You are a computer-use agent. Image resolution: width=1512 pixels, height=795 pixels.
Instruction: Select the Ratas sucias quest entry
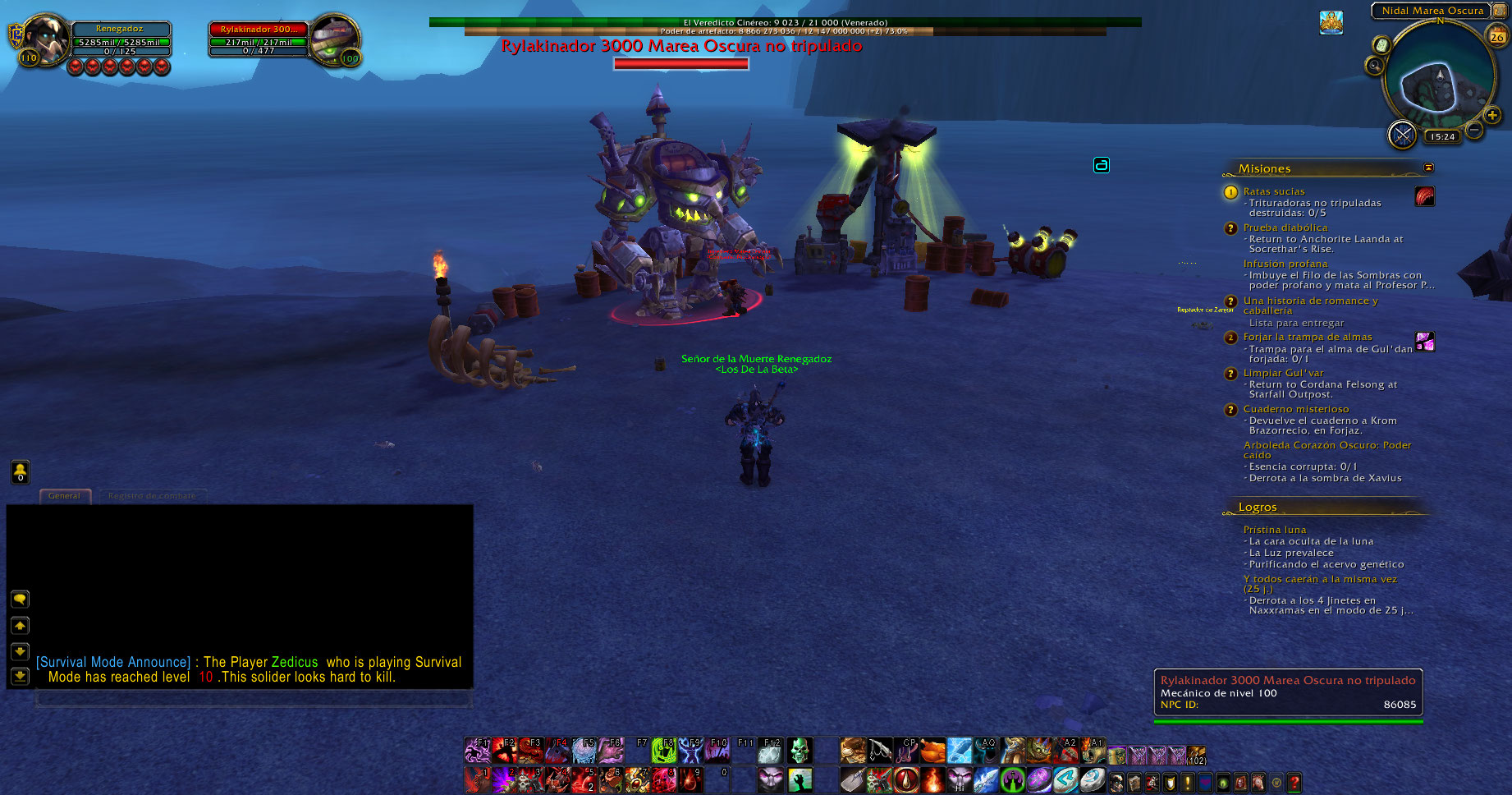[x=1273, y=191]
